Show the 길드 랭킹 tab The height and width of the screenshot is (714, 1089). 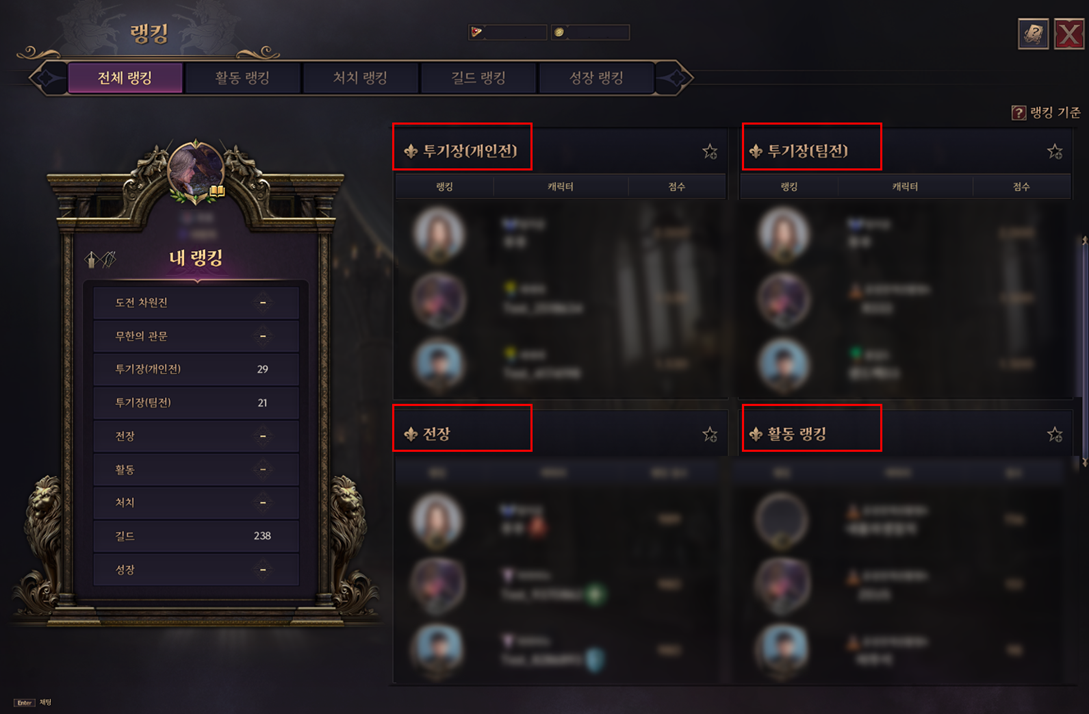(x=478, y=78)
